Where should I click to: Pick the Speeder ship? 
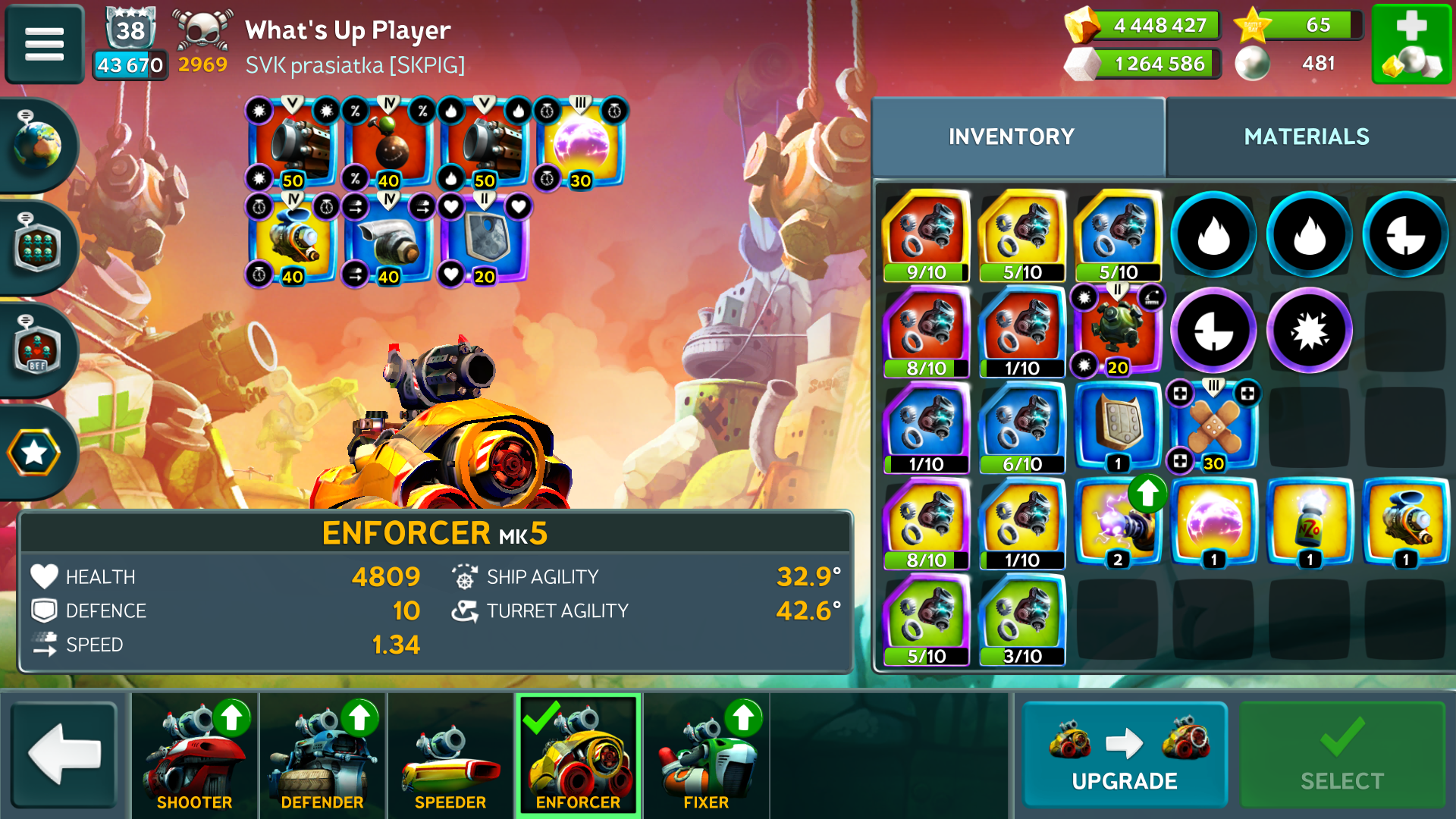[450, 755]
